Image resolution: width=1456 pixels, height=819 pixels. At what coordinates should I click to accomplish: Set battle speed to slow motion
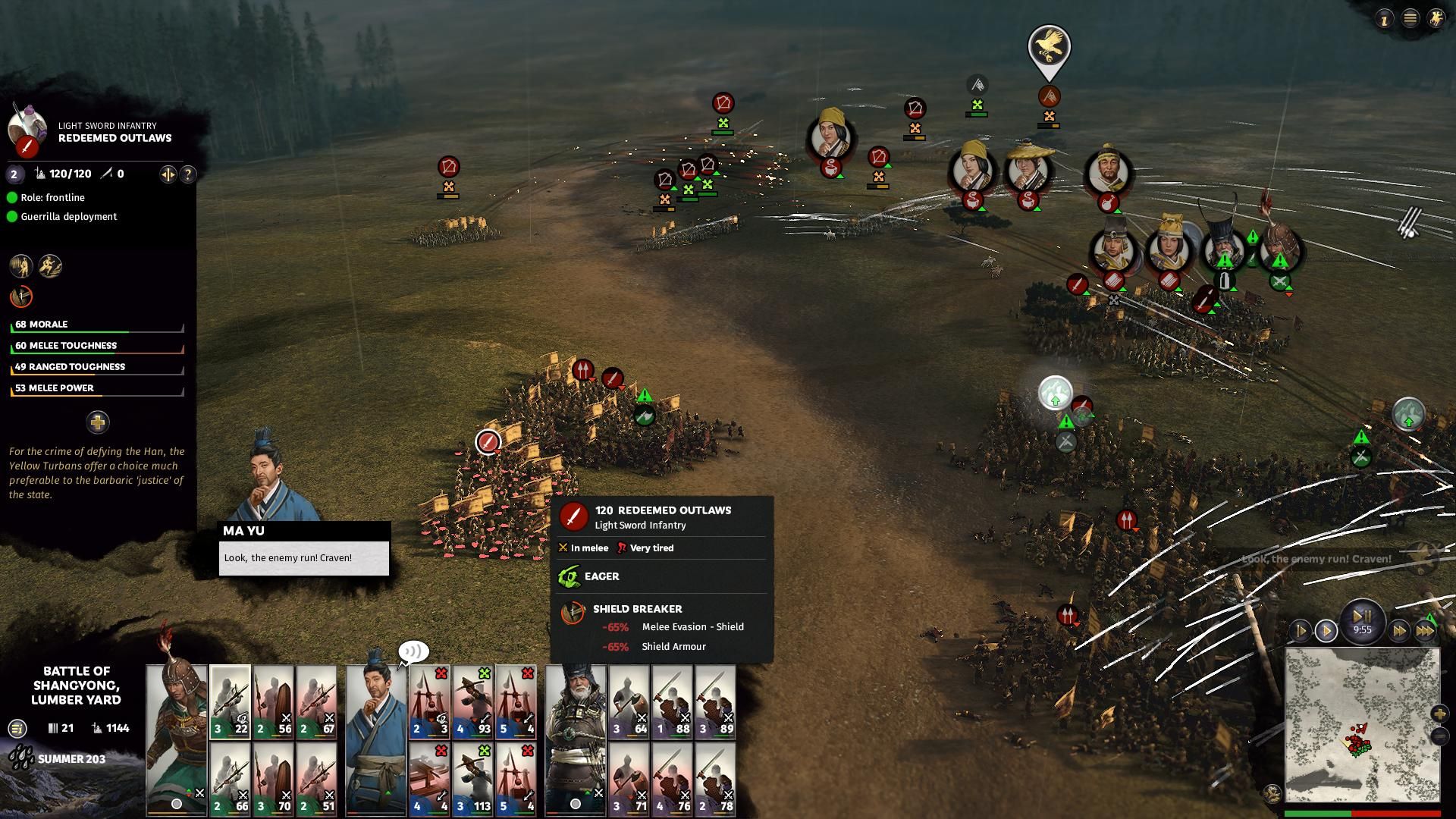click(x=1301, y=630)
